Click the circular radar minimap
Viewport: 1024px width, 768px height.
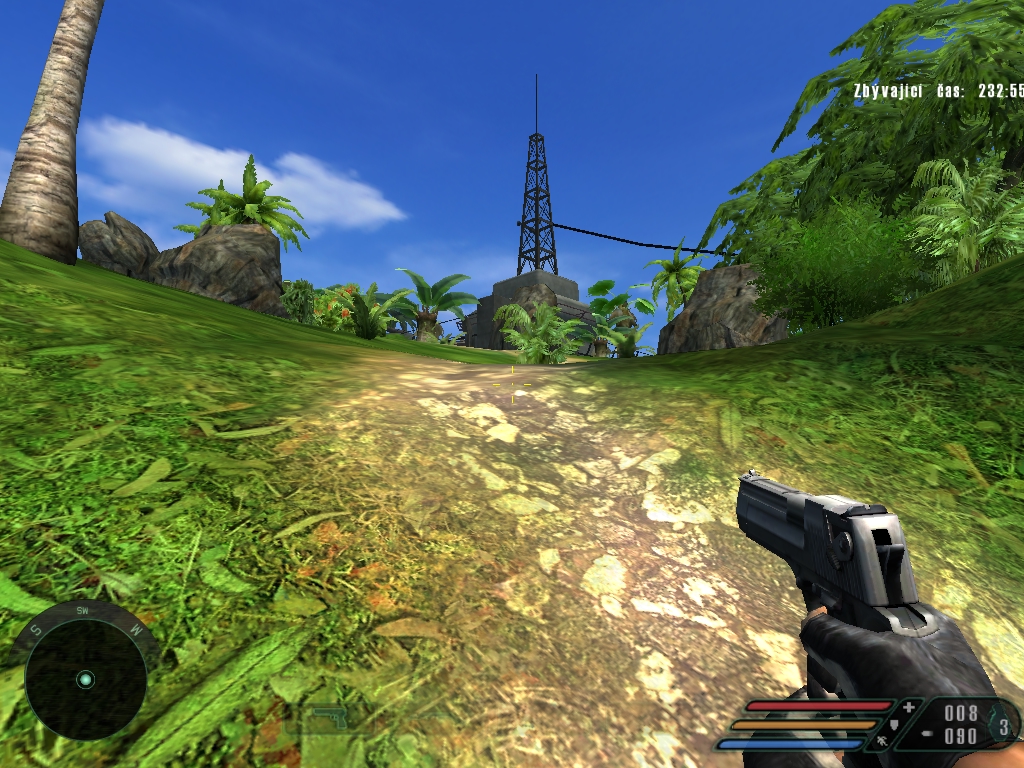tap(85, 680)
